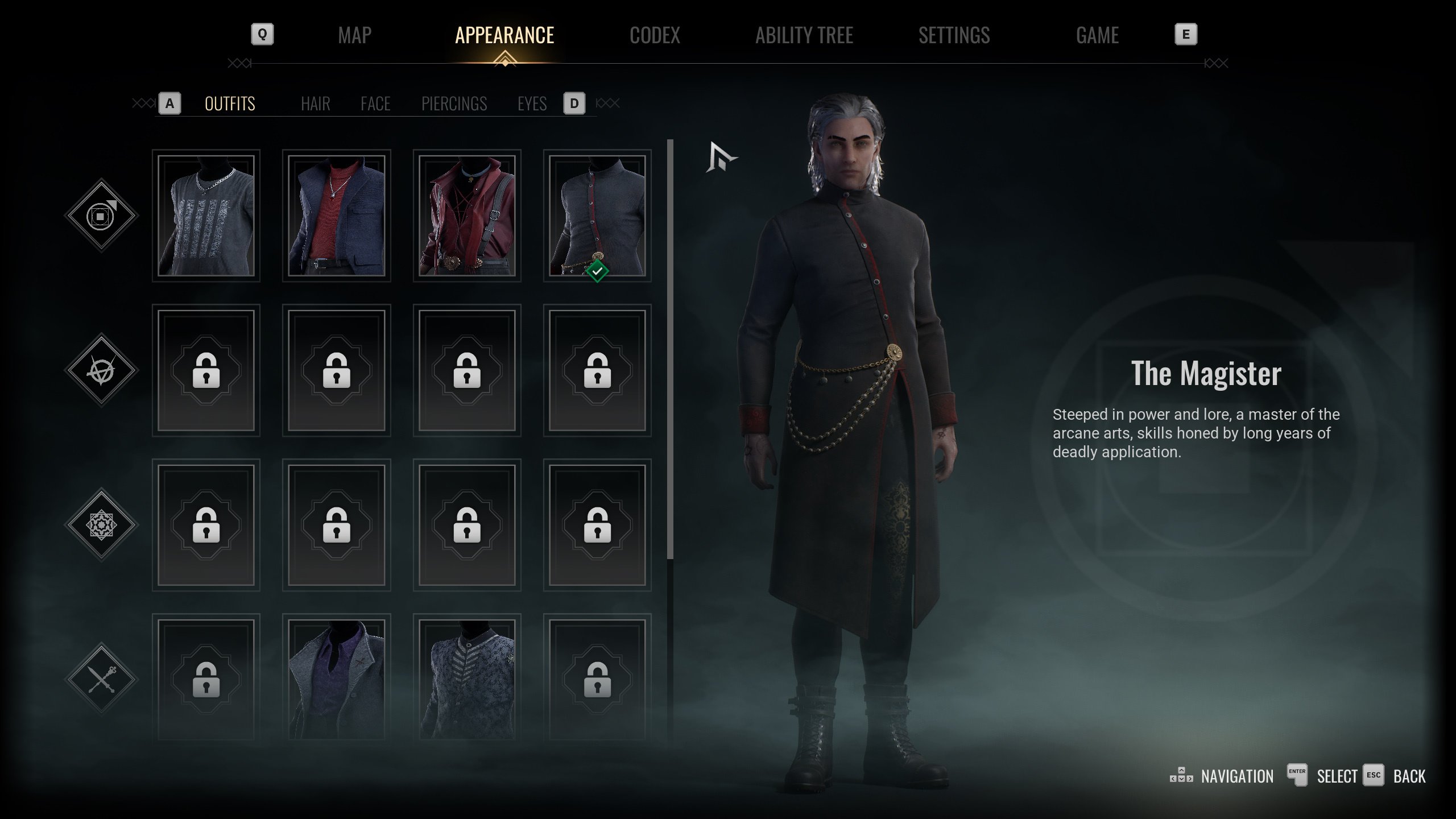Open the Face customization category
This screenshot has height=819, width=1456.
click(x=375, y=104)
